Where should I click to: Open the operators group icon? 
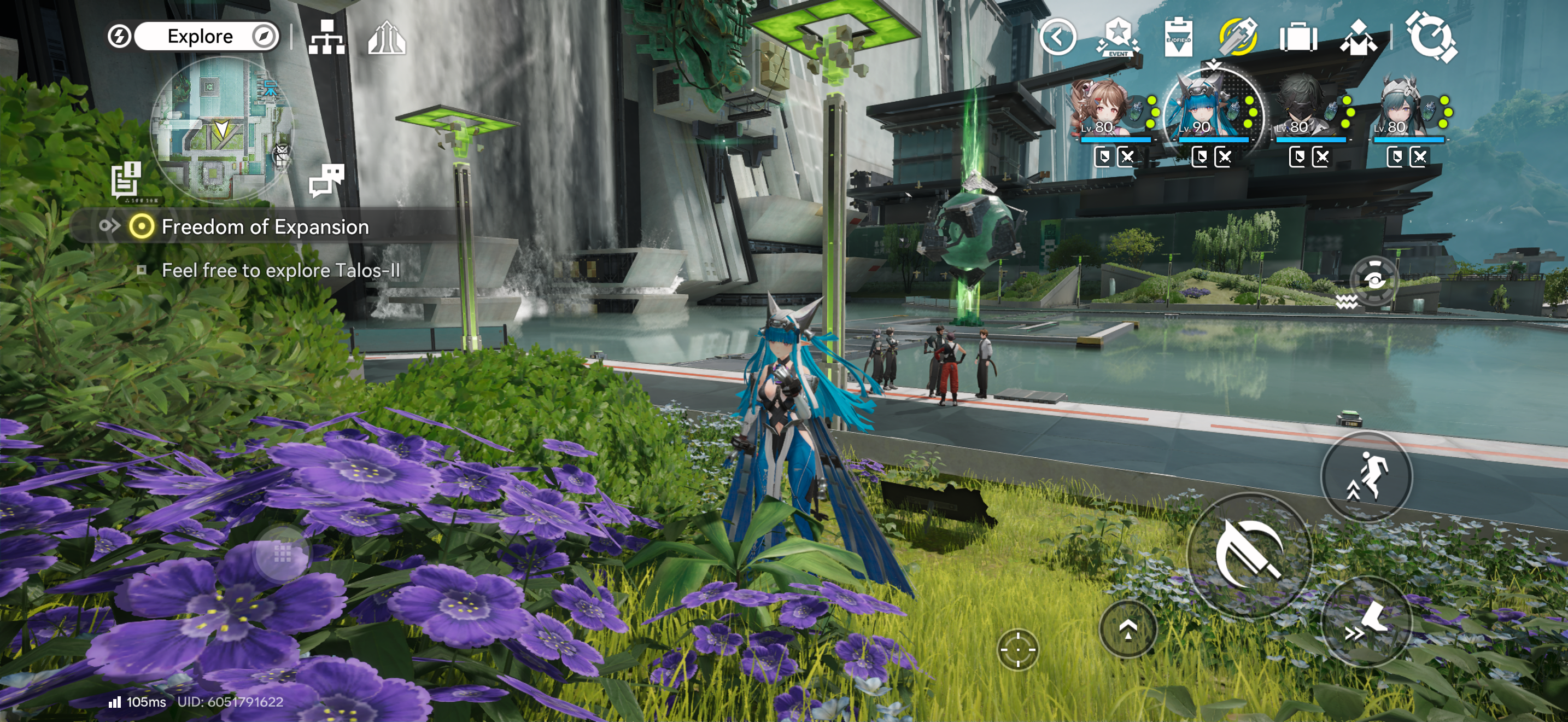tap(1358, 38)
